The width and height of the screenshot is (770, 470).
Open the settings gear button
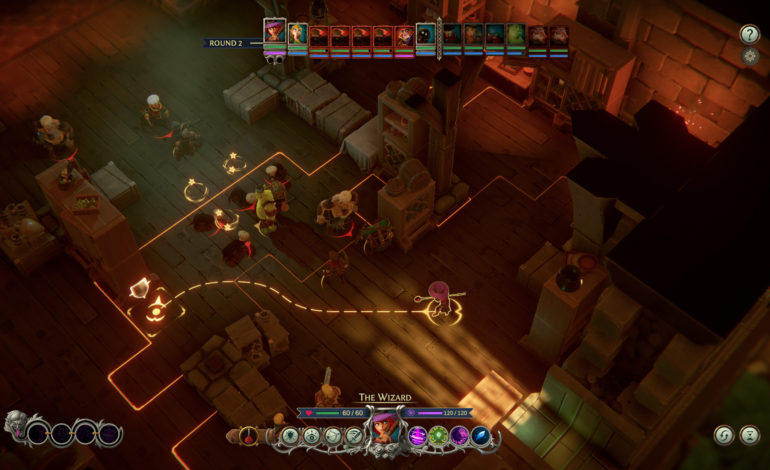pos(749,57)
